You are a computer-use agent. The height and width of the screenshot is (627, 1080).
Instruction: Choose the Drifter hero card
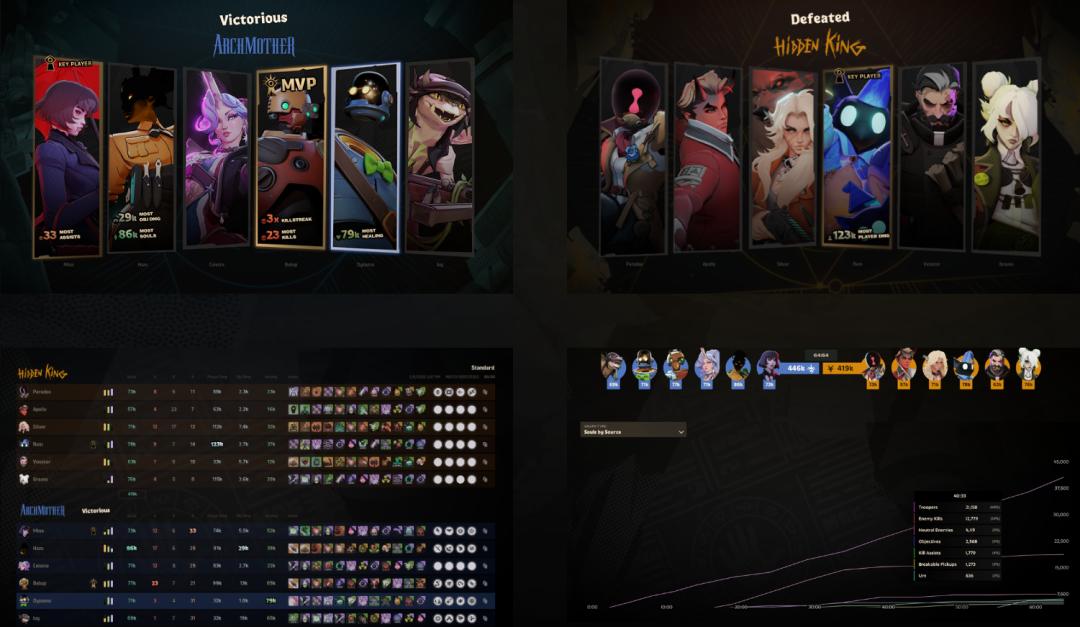click(1005, 158)
